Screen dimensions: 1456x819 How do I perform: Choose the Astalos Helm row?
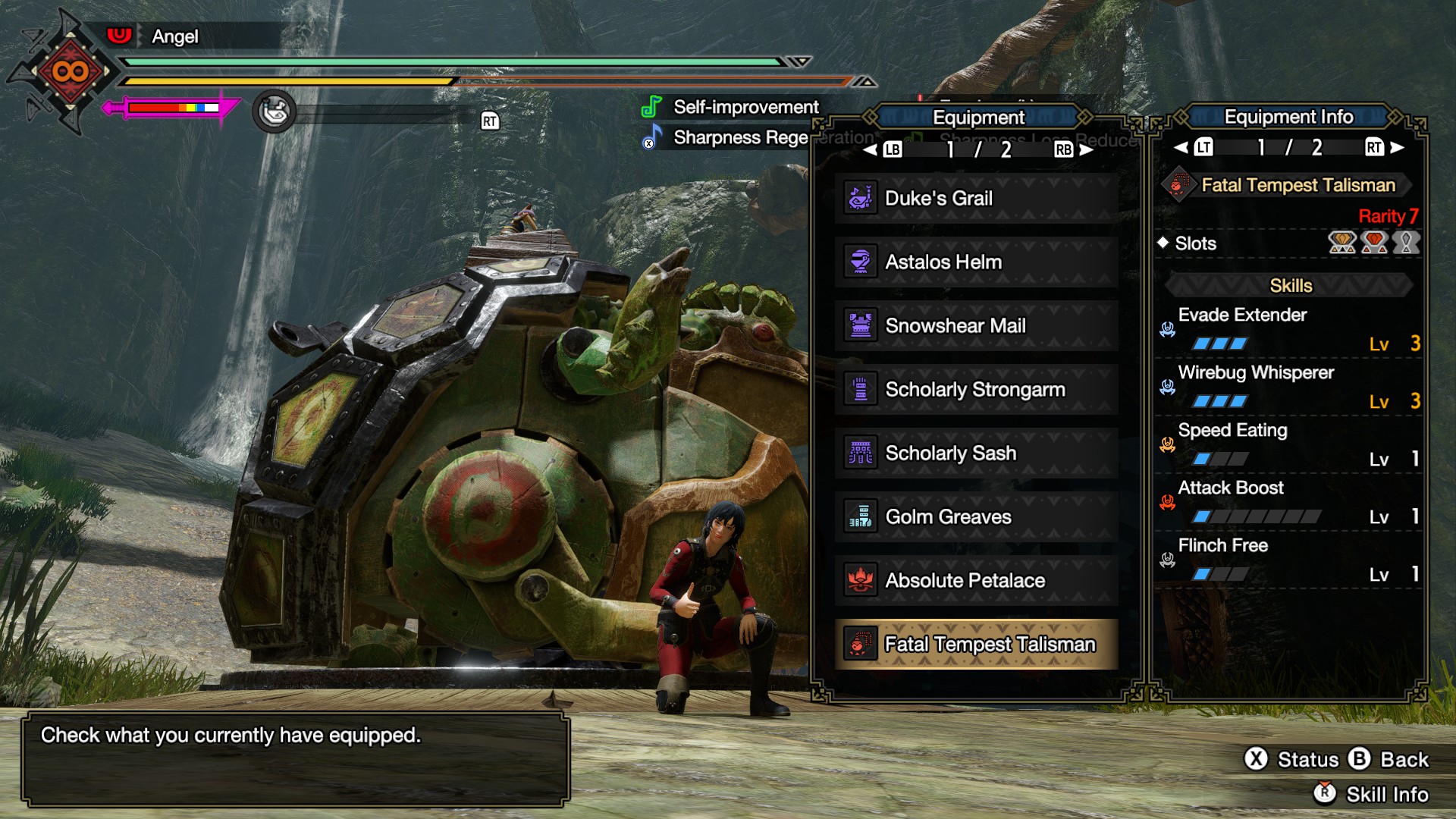(x=976, y=262)
